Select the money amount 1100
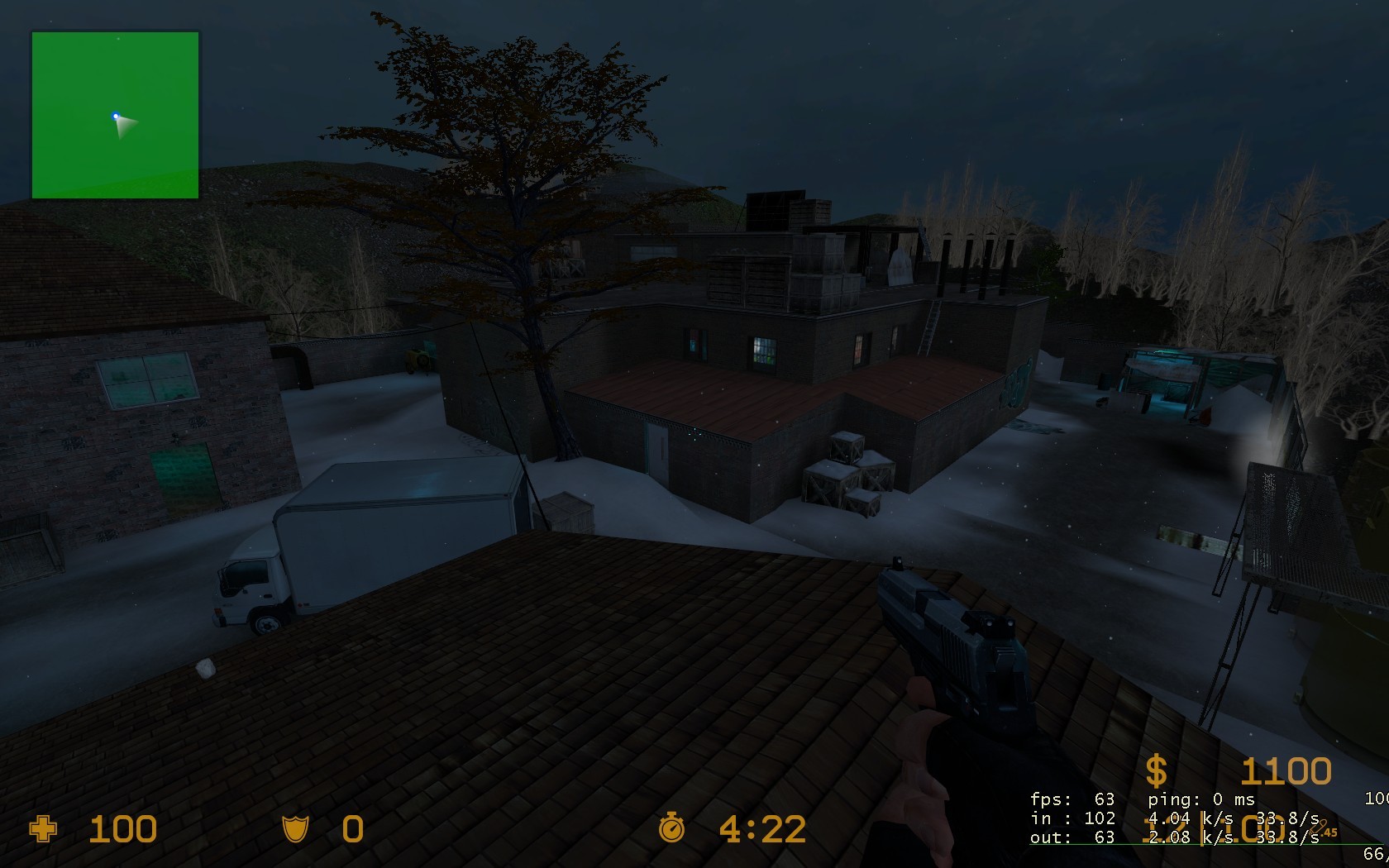The width and height of the screenshot is (1389, 868). (1286, 770)
